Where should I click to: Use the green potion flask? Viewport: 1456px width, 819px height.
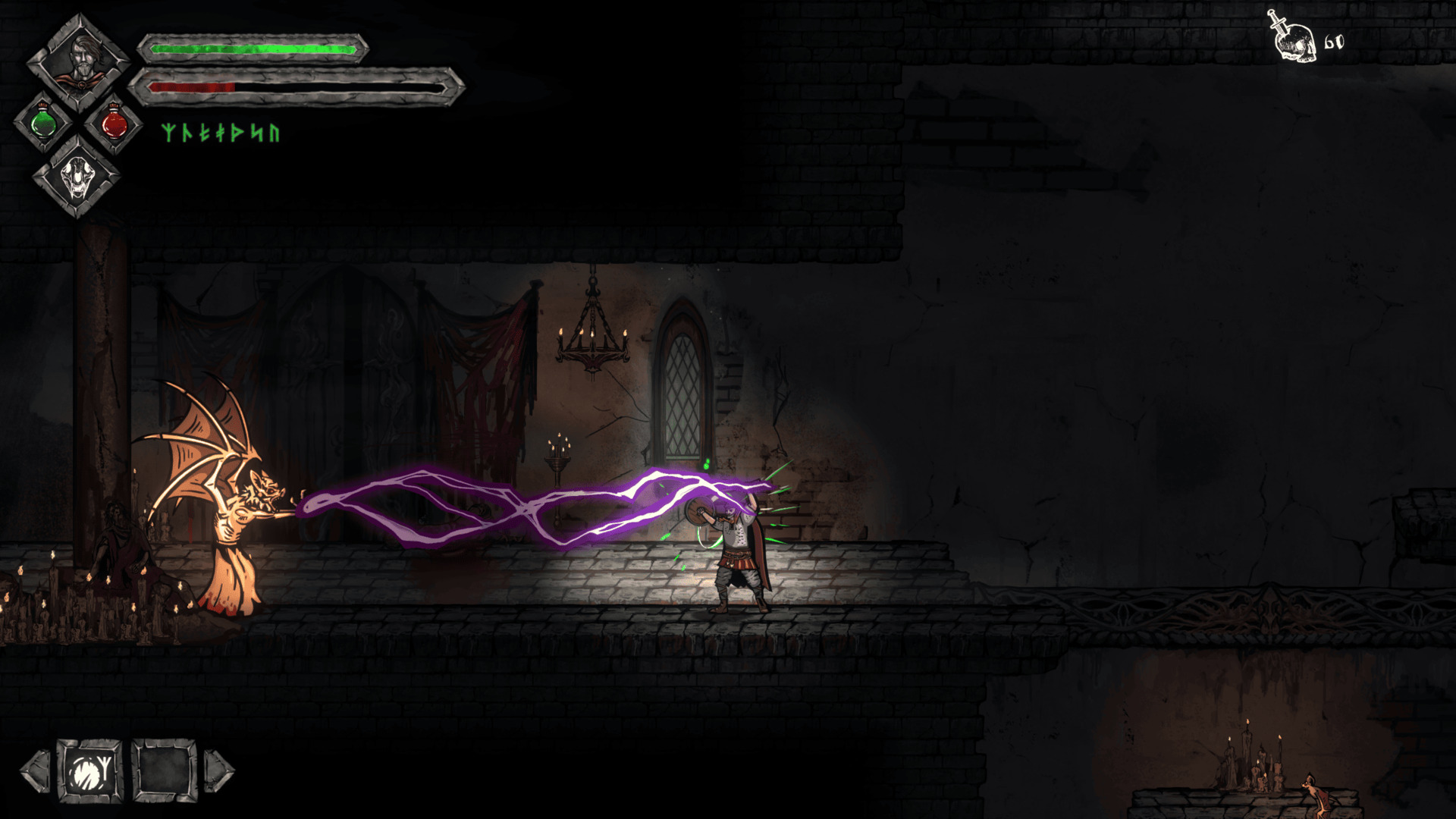[43, 122]
